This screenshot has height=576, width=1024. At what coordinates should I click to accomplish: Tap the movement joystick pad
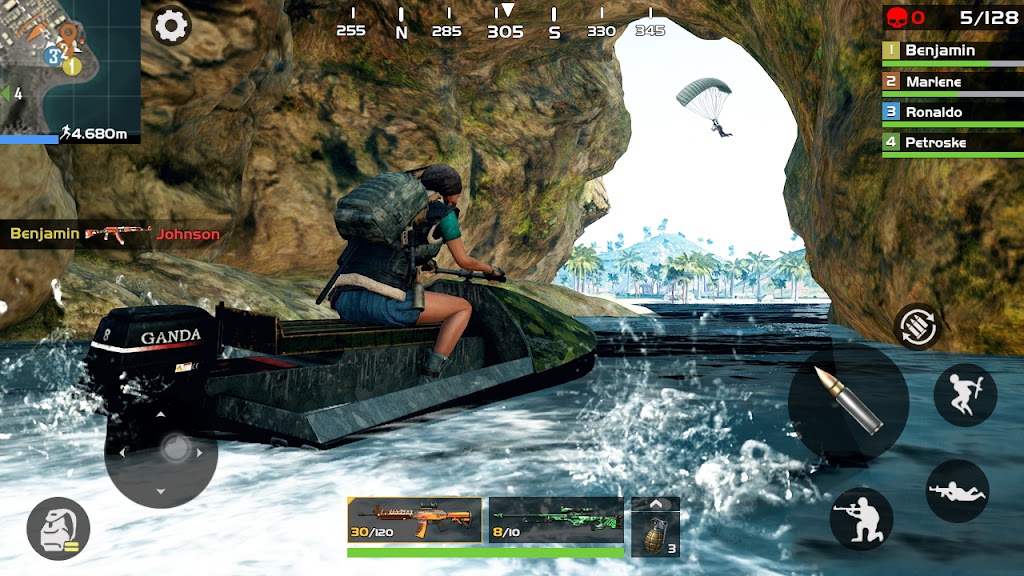click(161, 451)
